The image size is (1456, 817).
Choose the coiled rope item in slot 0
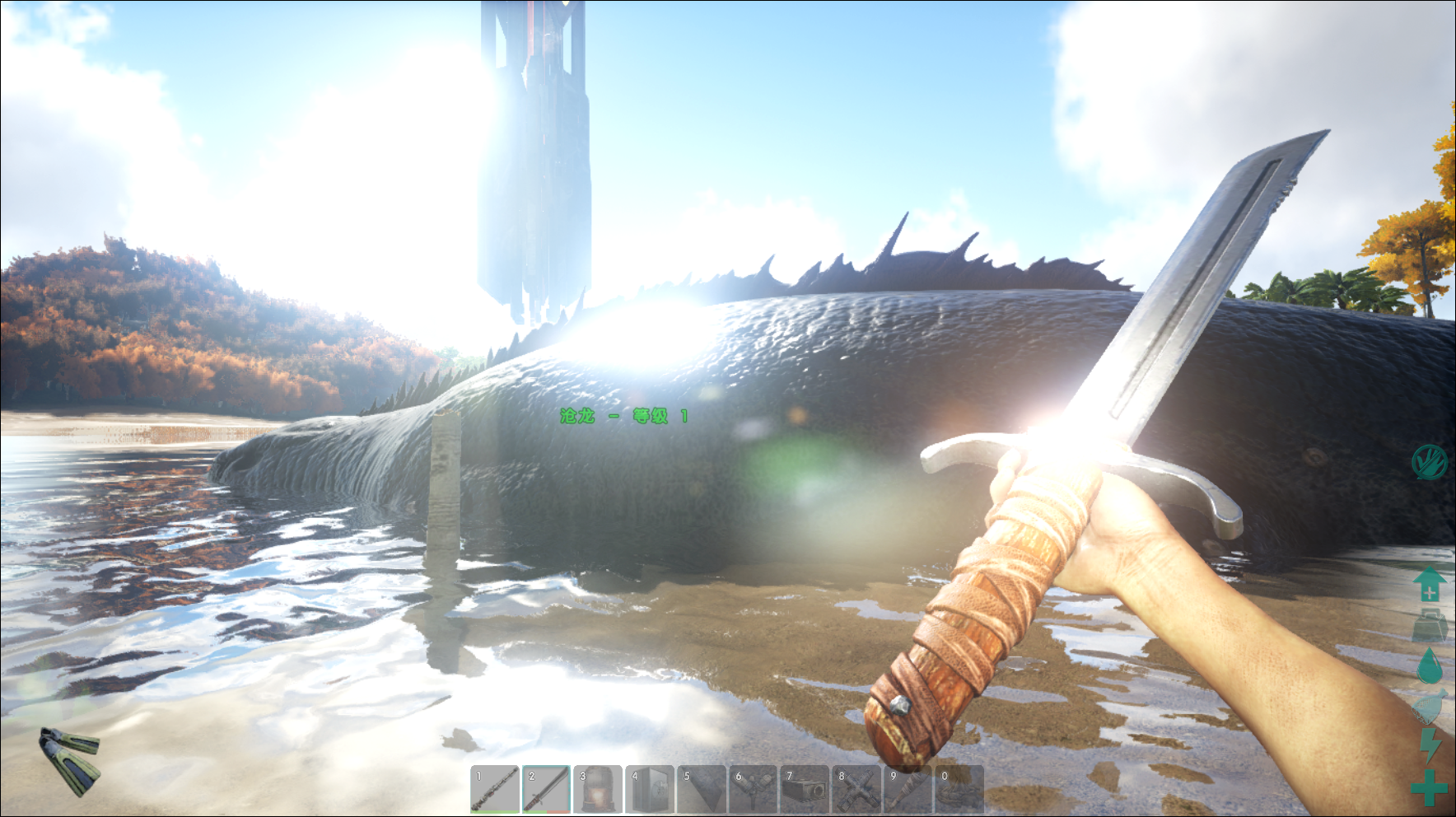coord(959,789)
